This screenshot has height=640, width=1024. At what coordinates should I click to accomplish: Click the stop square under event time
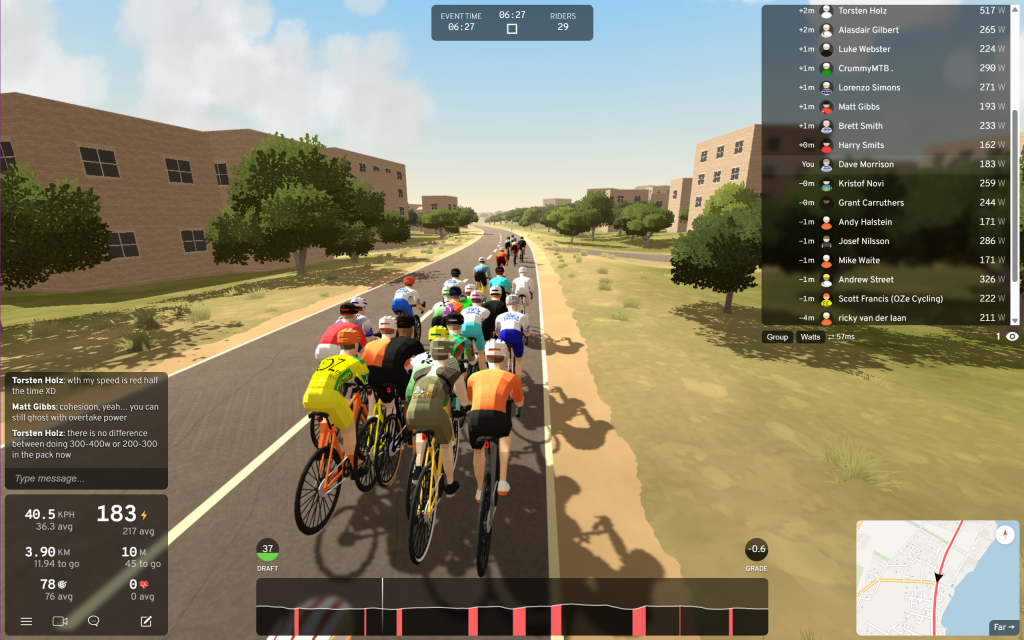click(x=512, y=29)
